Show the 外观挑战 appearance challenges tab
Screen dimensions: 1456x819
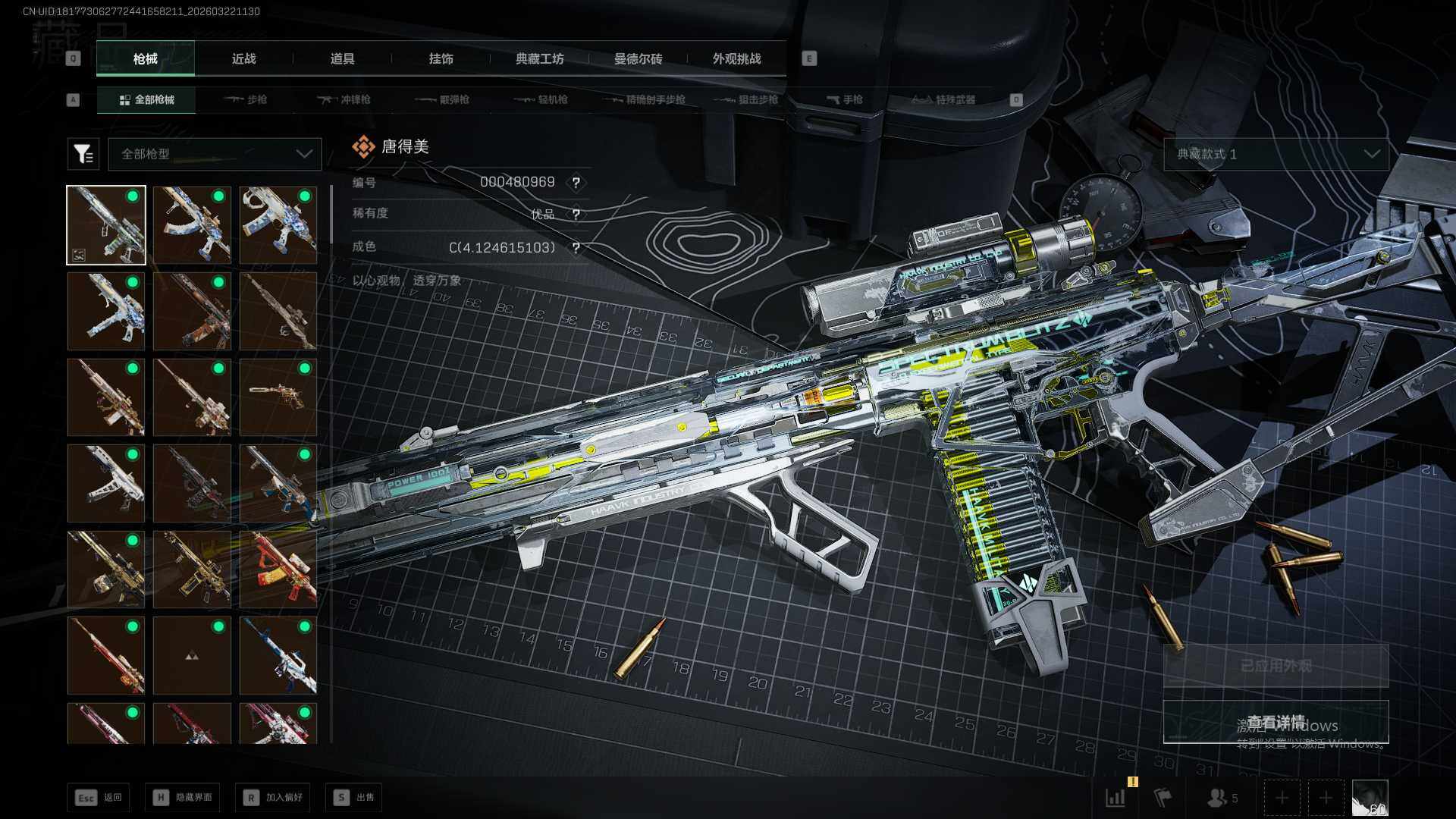pos(736,59)
